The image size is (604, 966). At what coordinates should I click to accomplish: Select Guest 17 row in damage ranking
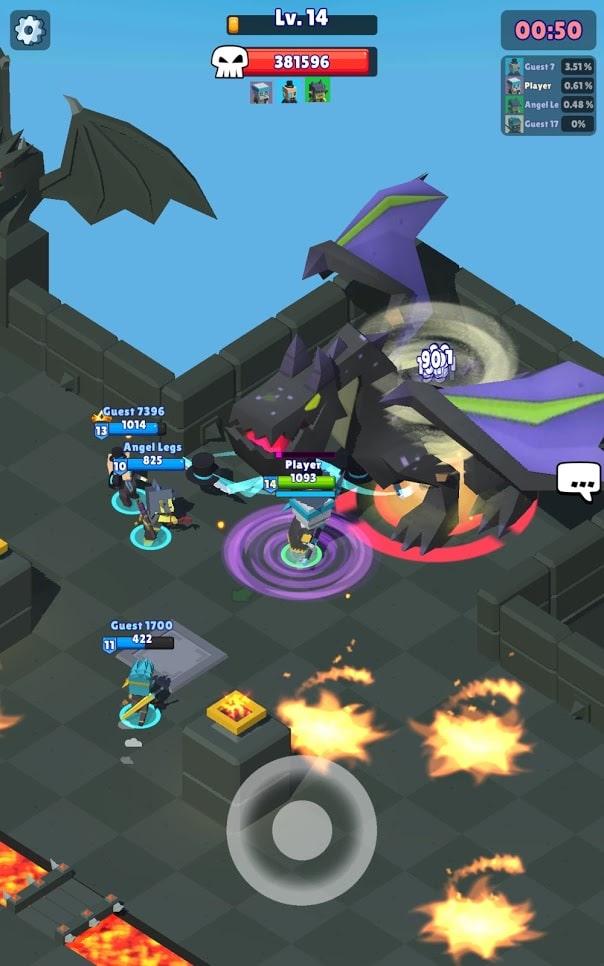pyautogui.click(x=549, y=124)
